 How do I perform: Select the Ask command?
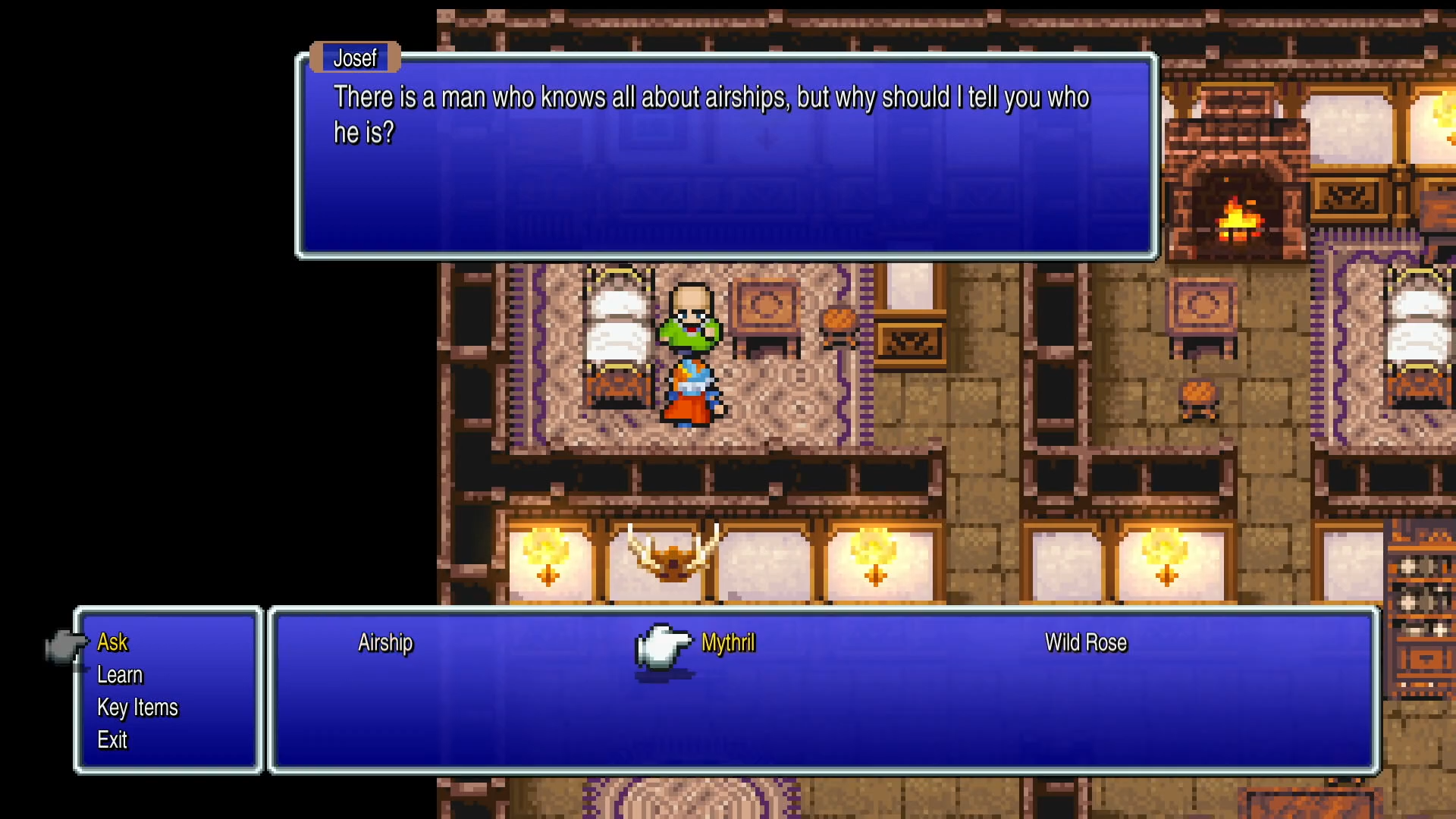coord(113,642)
